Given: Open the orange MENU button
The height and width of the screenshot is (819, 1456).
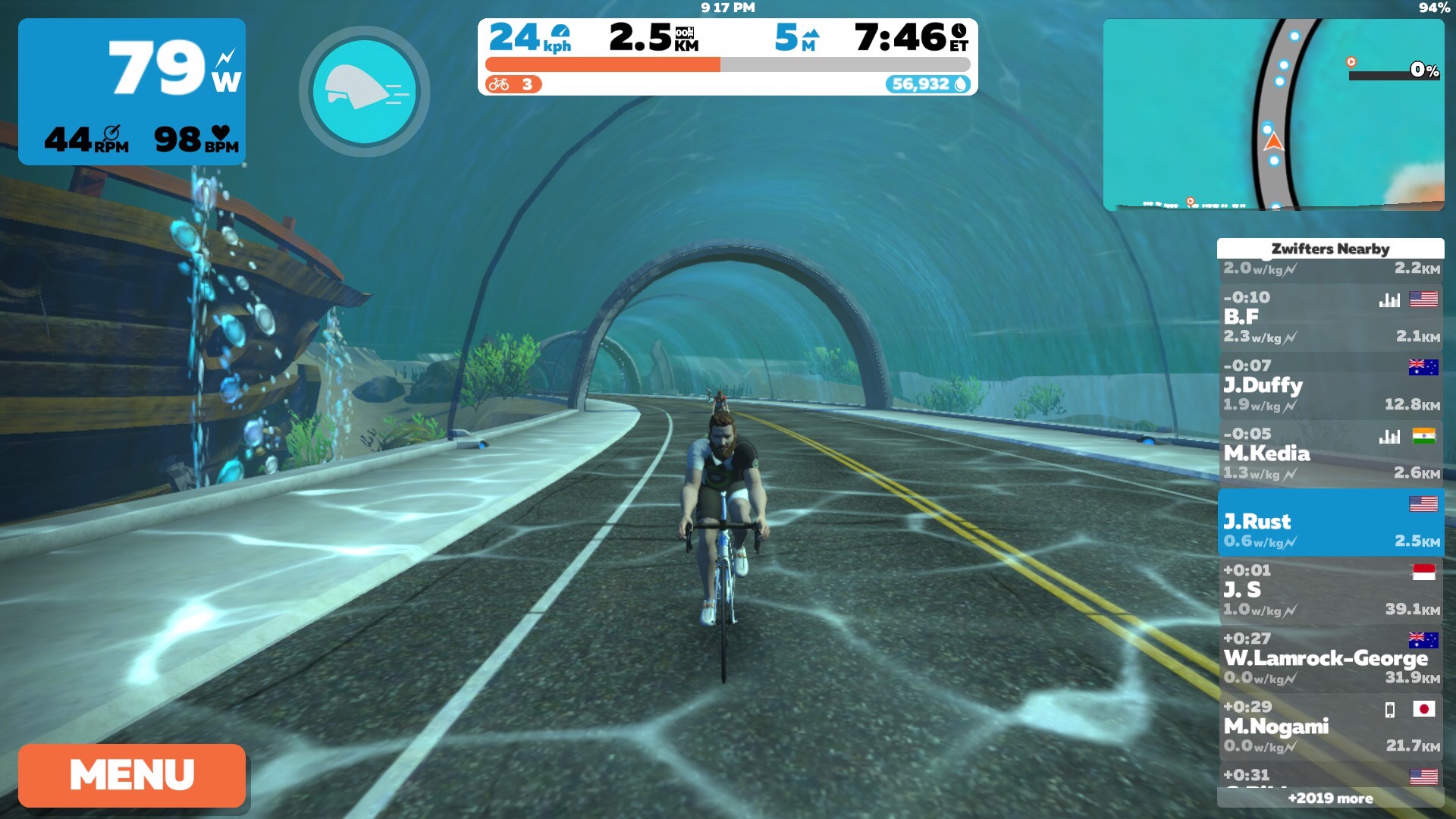Looking at the screenshot, I should click(132, 775).
